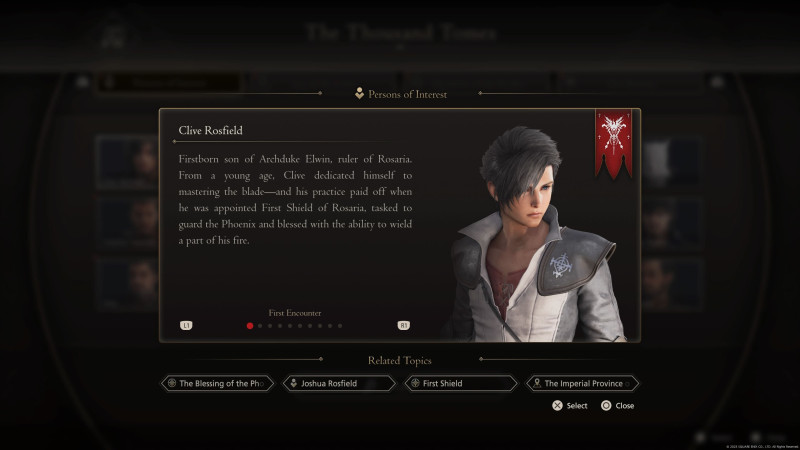The width and height of the screenshot is (800, 450).
Task: Open The Blessing of the Phoenix topic
Action: [217, 383]
